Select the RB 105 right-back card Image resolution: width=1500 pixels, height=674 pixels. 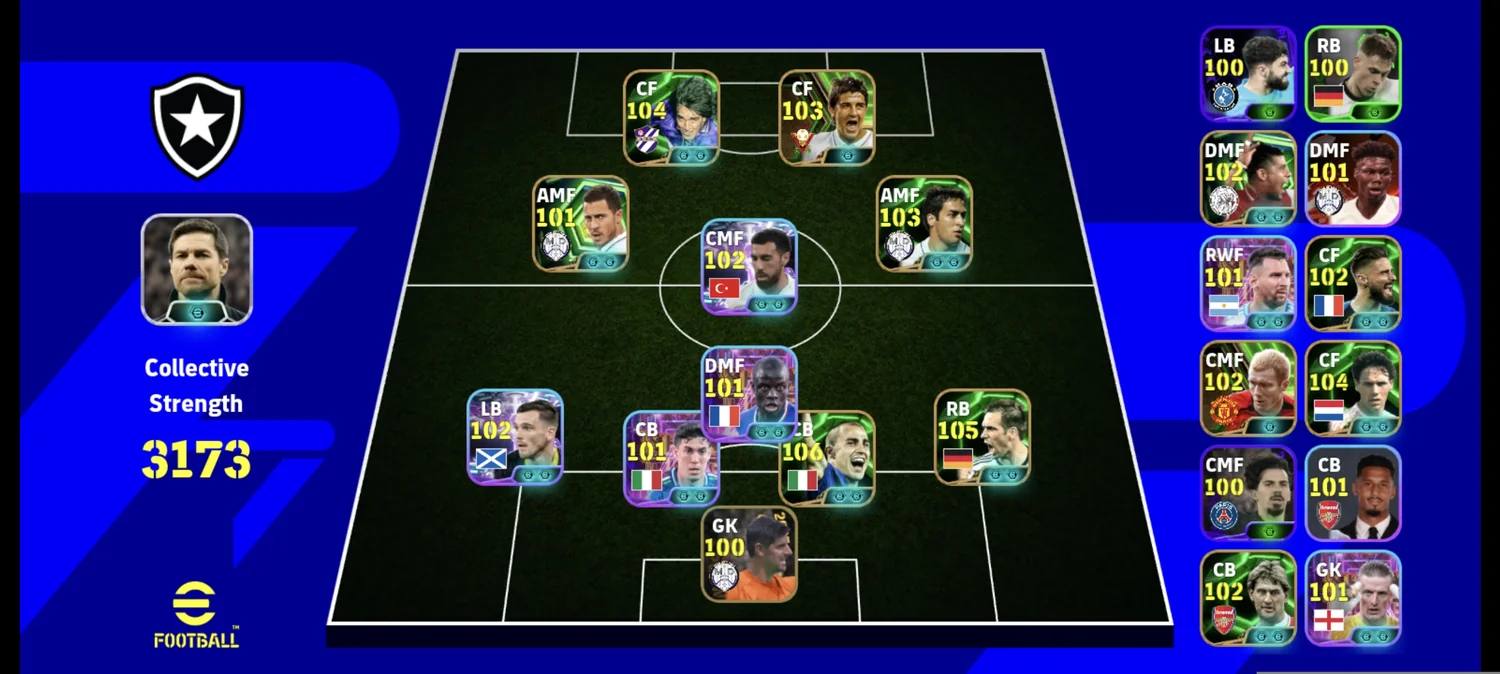pyautogui.click(x=982, y=437)
